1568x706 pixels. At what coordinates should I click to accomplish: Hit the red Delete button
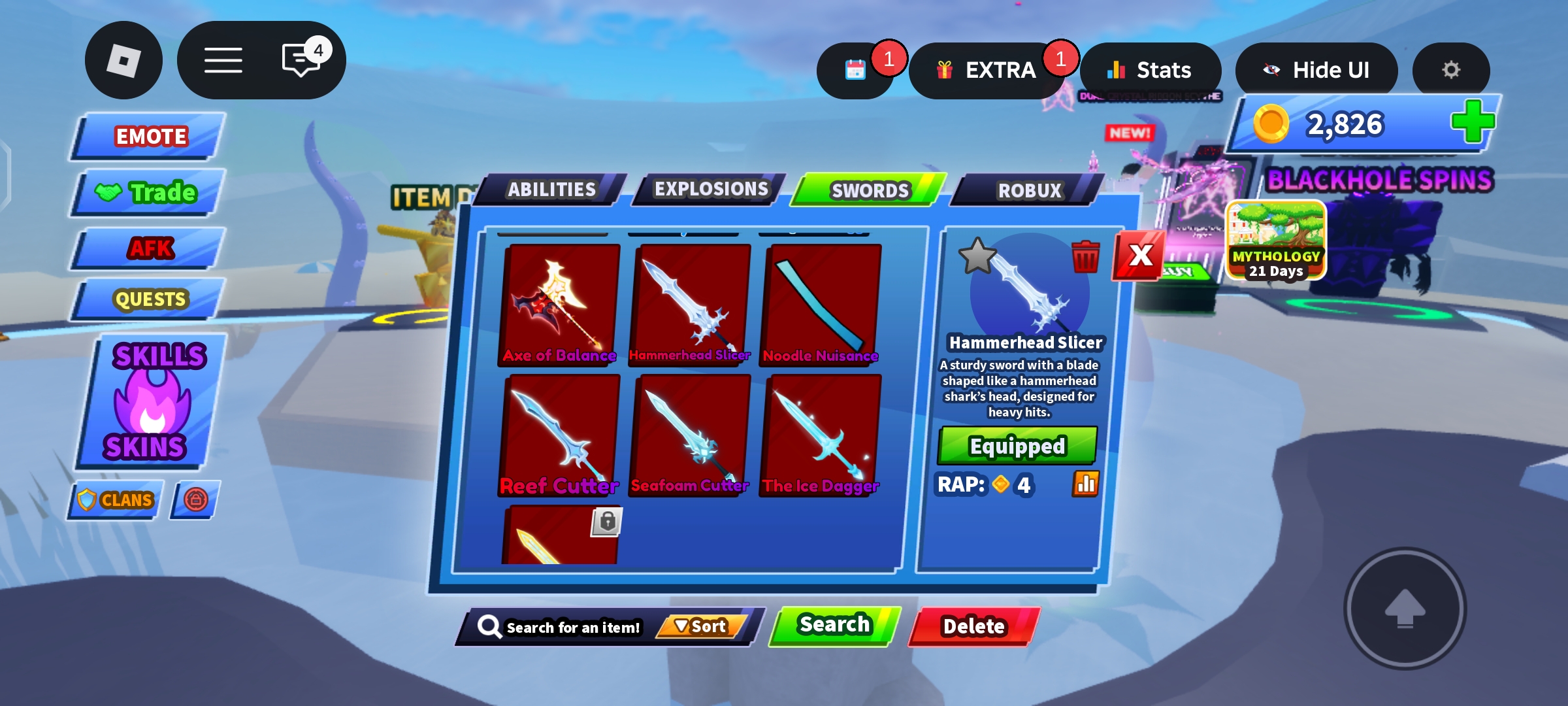[x=973, y=626]
